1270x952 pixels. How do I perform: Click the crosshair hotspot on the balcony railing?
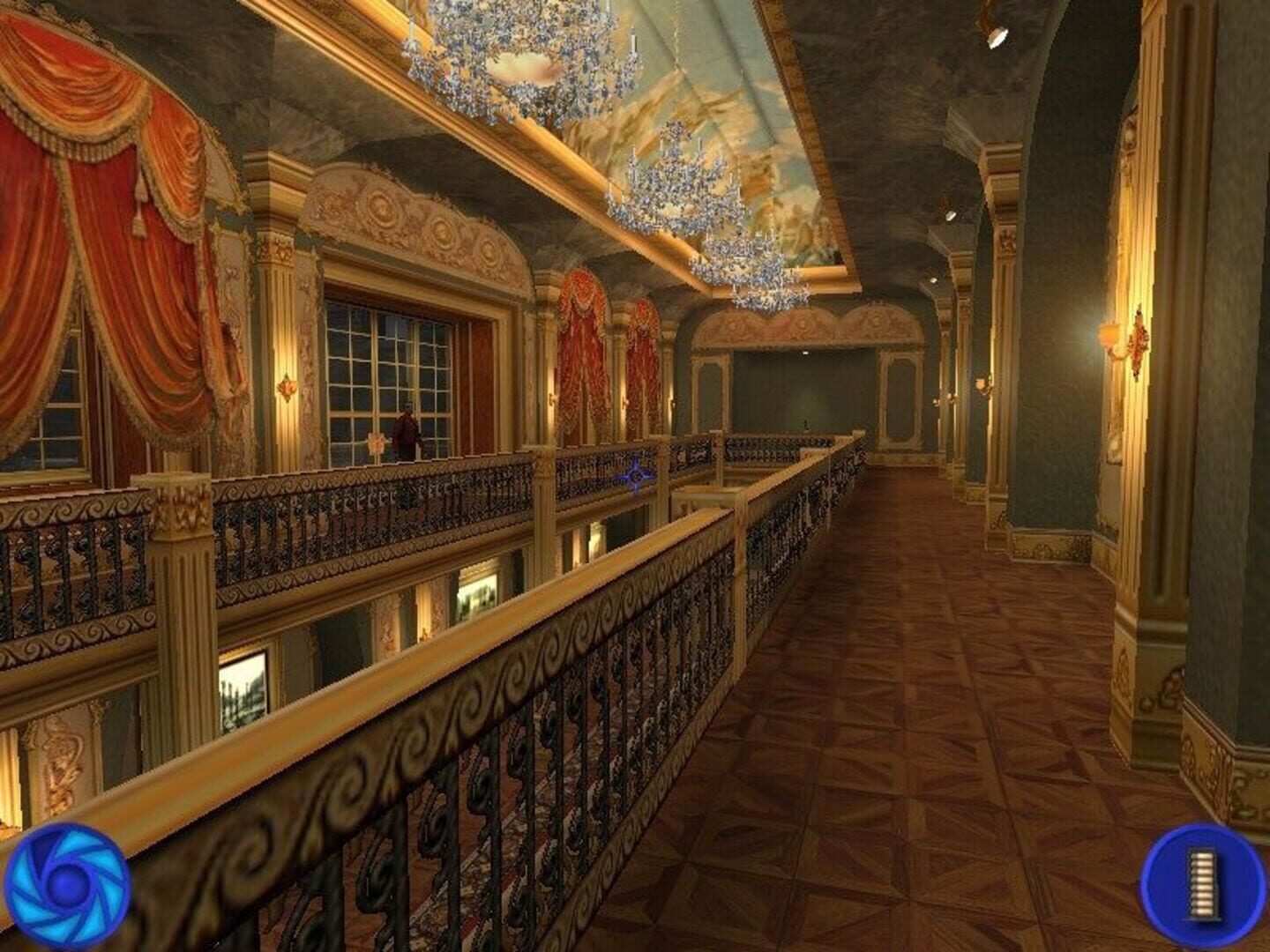click(638, 476)
